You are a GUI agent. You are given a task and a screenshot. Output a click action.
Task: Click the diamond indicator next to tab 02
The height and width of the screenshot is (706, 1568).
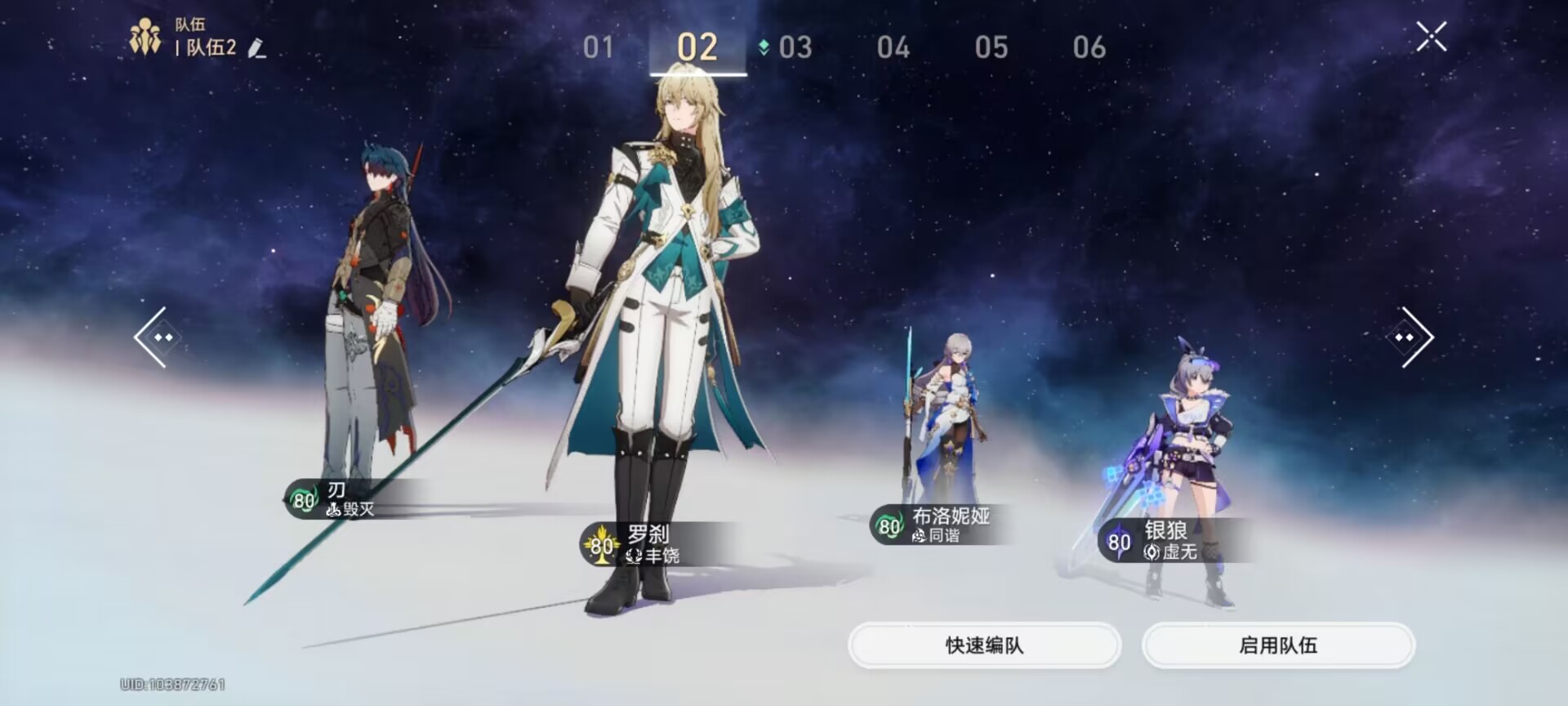[x=763, y=47]
